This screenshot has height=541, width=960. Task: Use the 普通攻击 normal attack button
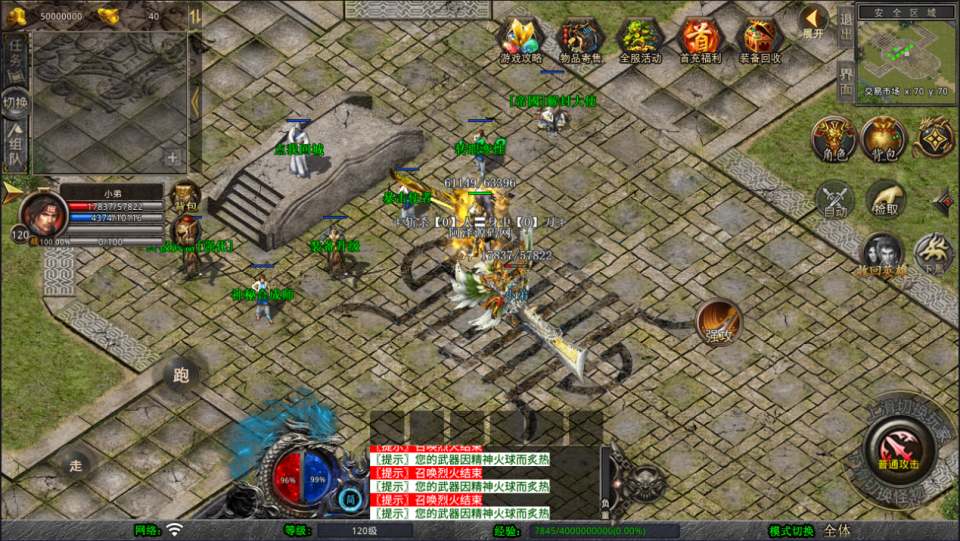900,443
